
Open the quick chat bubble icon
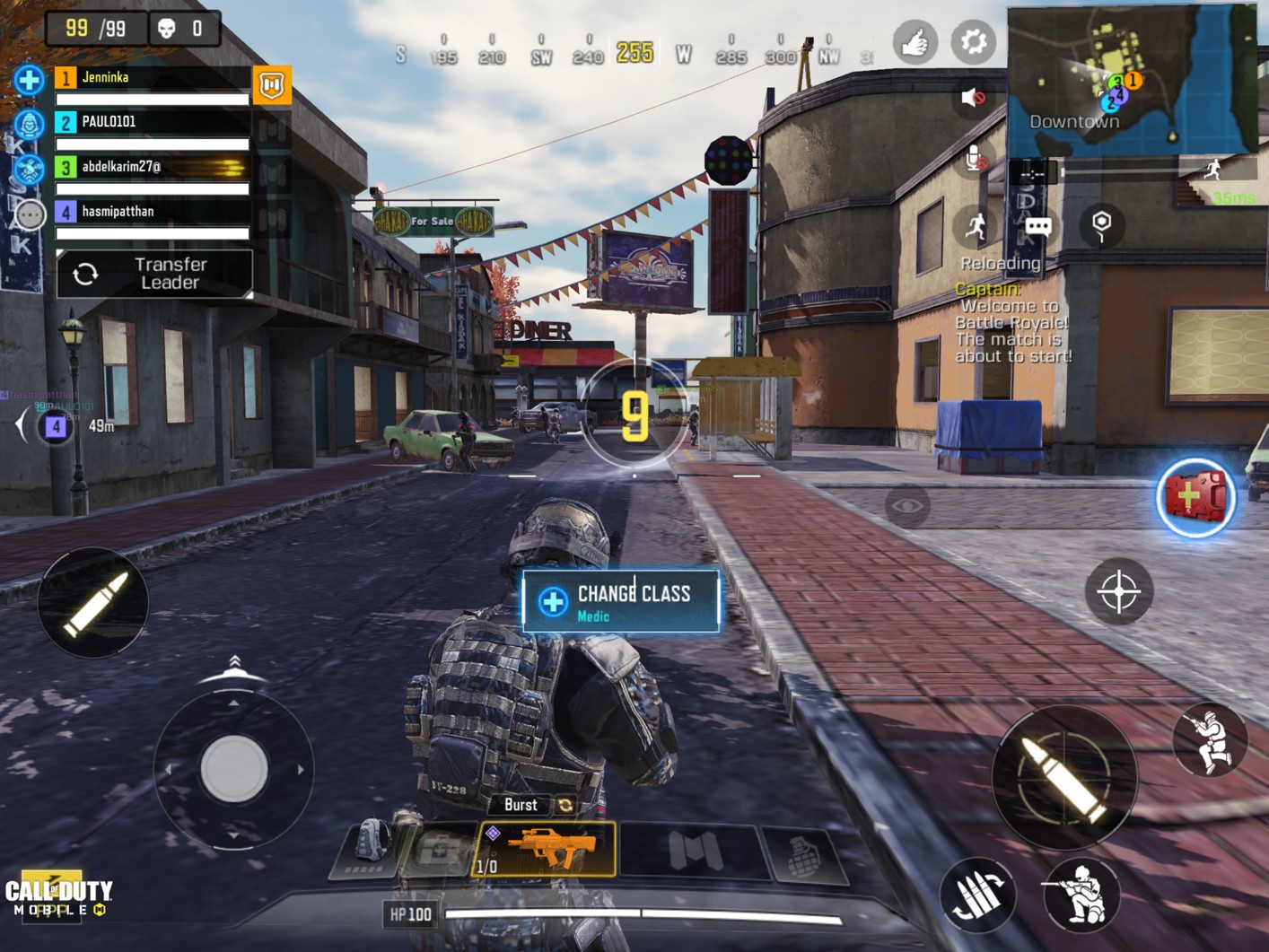point(1038,226)
